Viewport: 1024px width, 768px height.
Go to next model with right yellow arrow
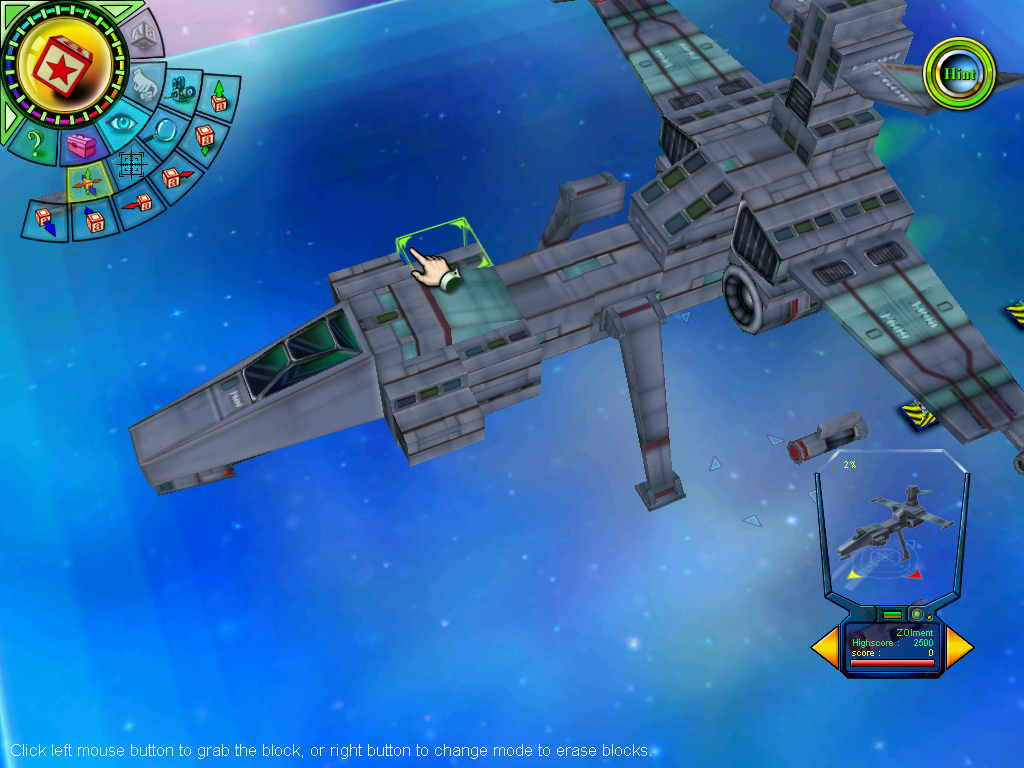click(x=957, y=647)
